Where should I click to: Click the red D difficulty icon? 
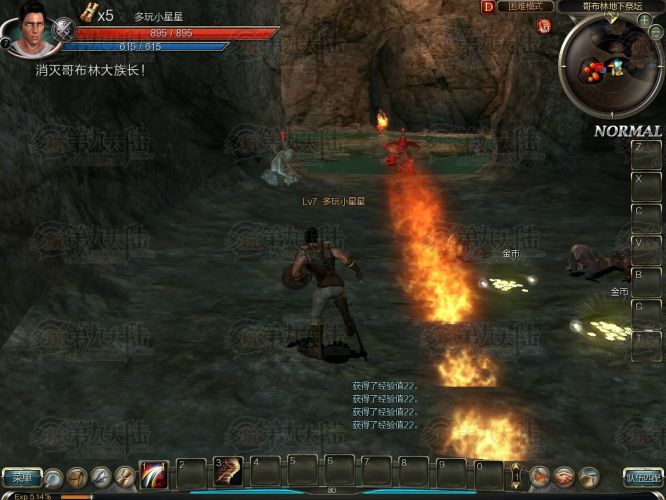point(488,6)
